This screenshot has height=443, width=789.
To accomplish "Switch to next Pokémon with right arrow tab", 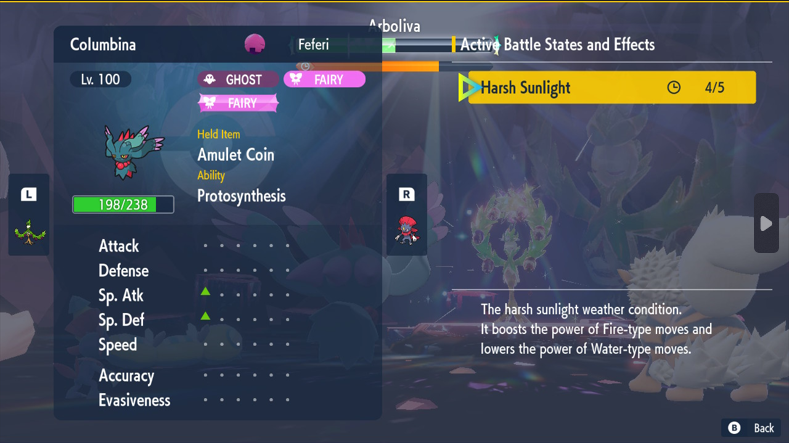I will click(406, 215).
